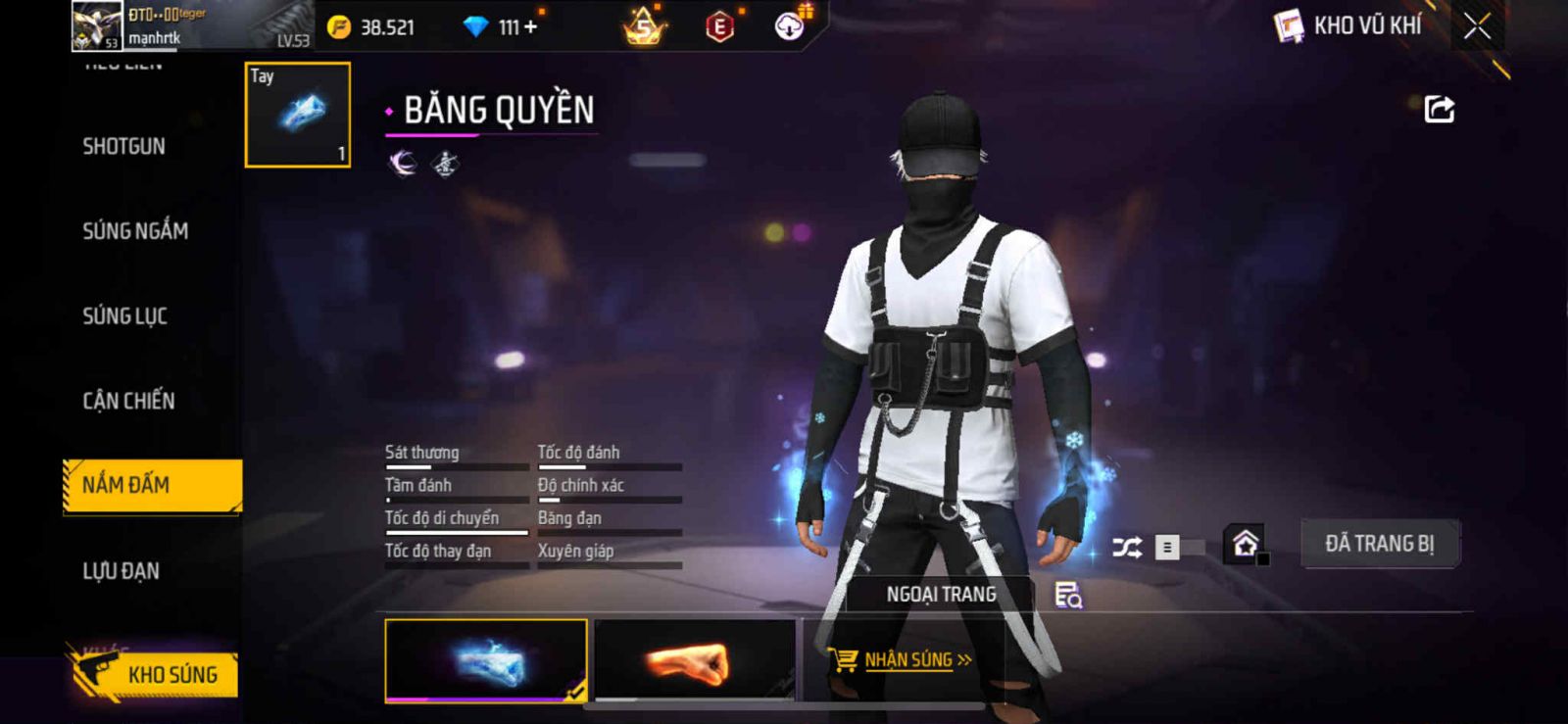Open the skin detail magnifier icon
1568x724 pixels.
tap(1067, 595)
